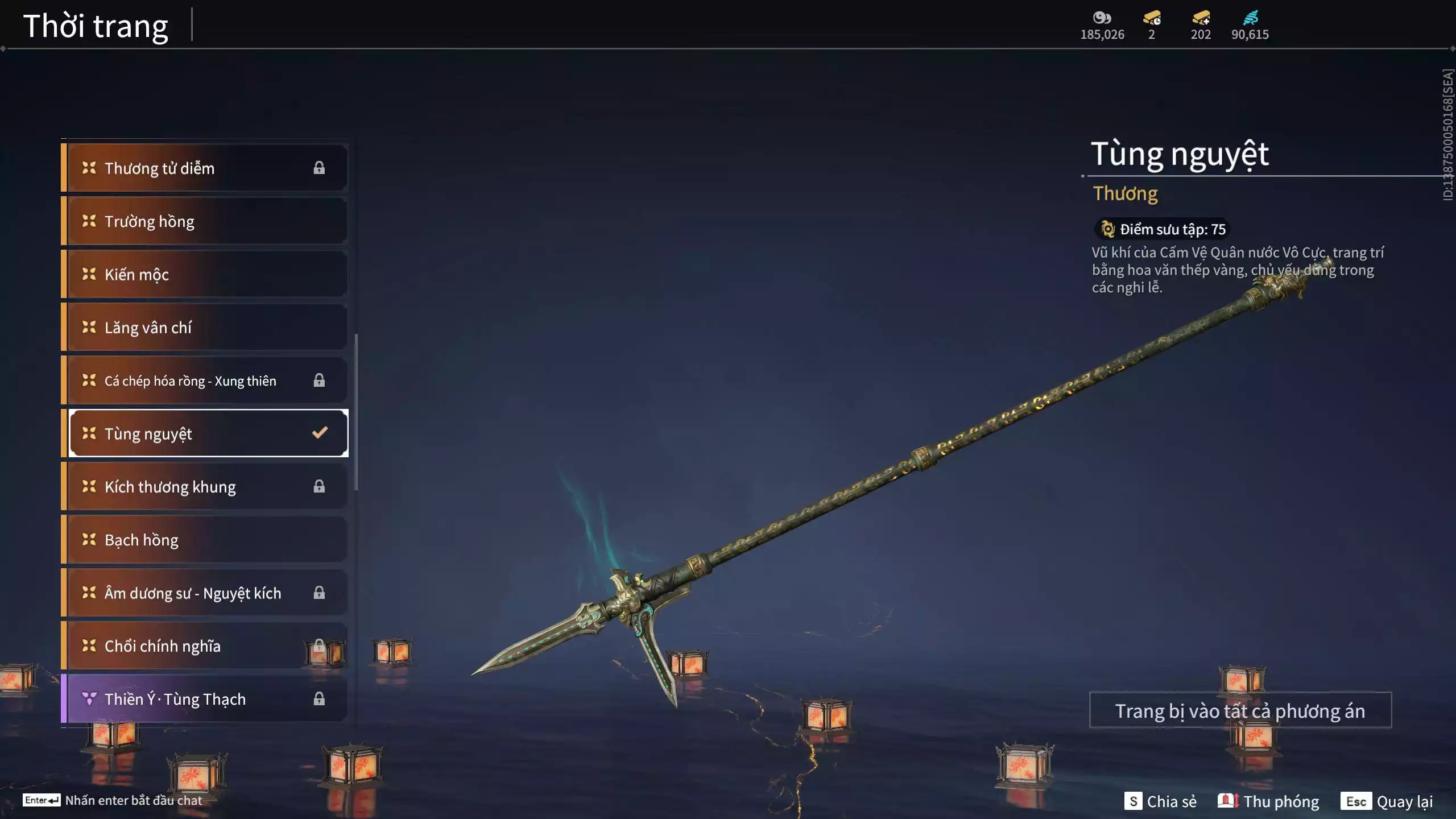Click the teal feather currency icon
Screen dimensions: 1456x819
pyautogui.click(x=1250, y=18)
